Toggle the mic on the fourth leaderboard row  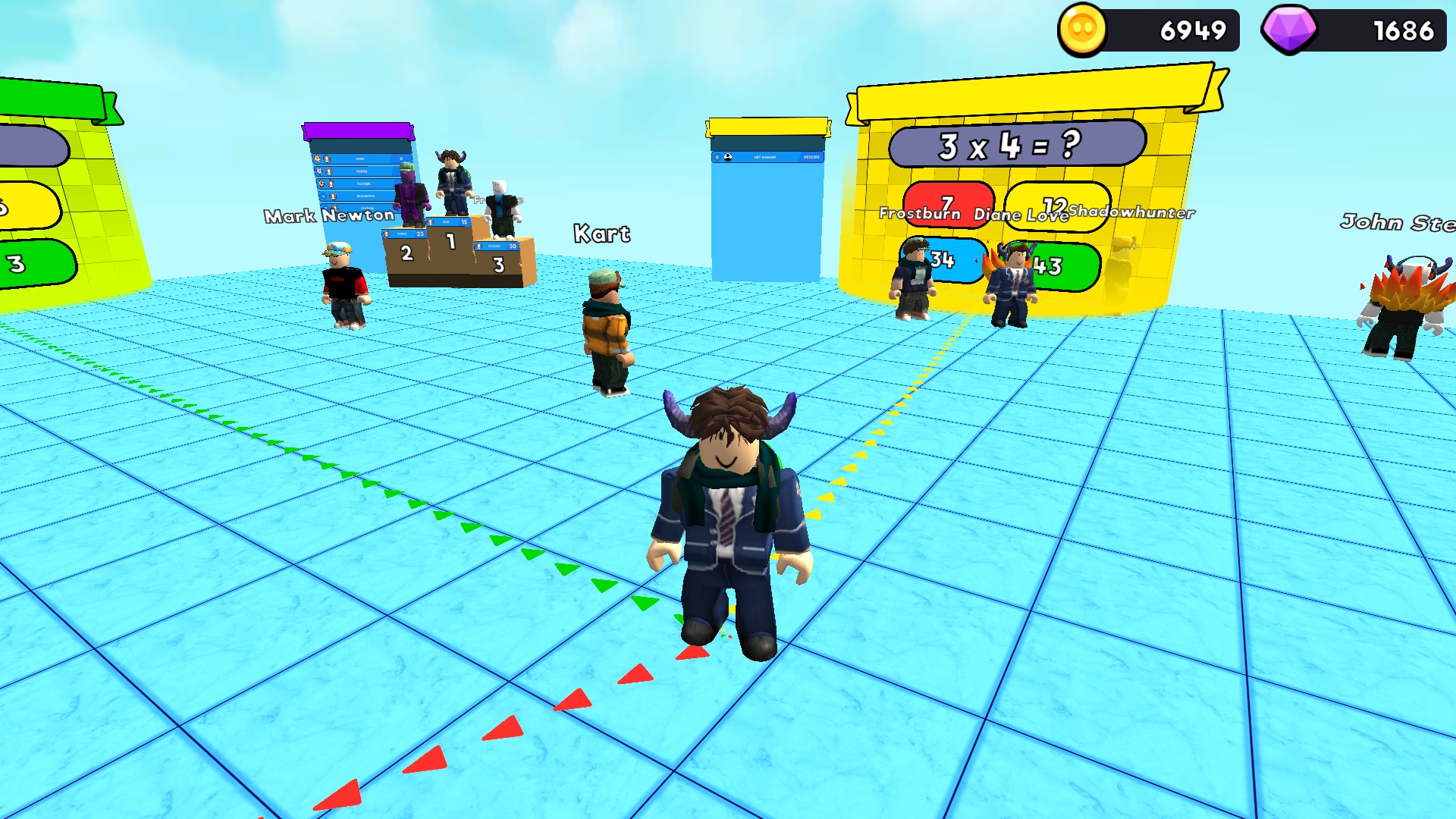pos(334,196)
